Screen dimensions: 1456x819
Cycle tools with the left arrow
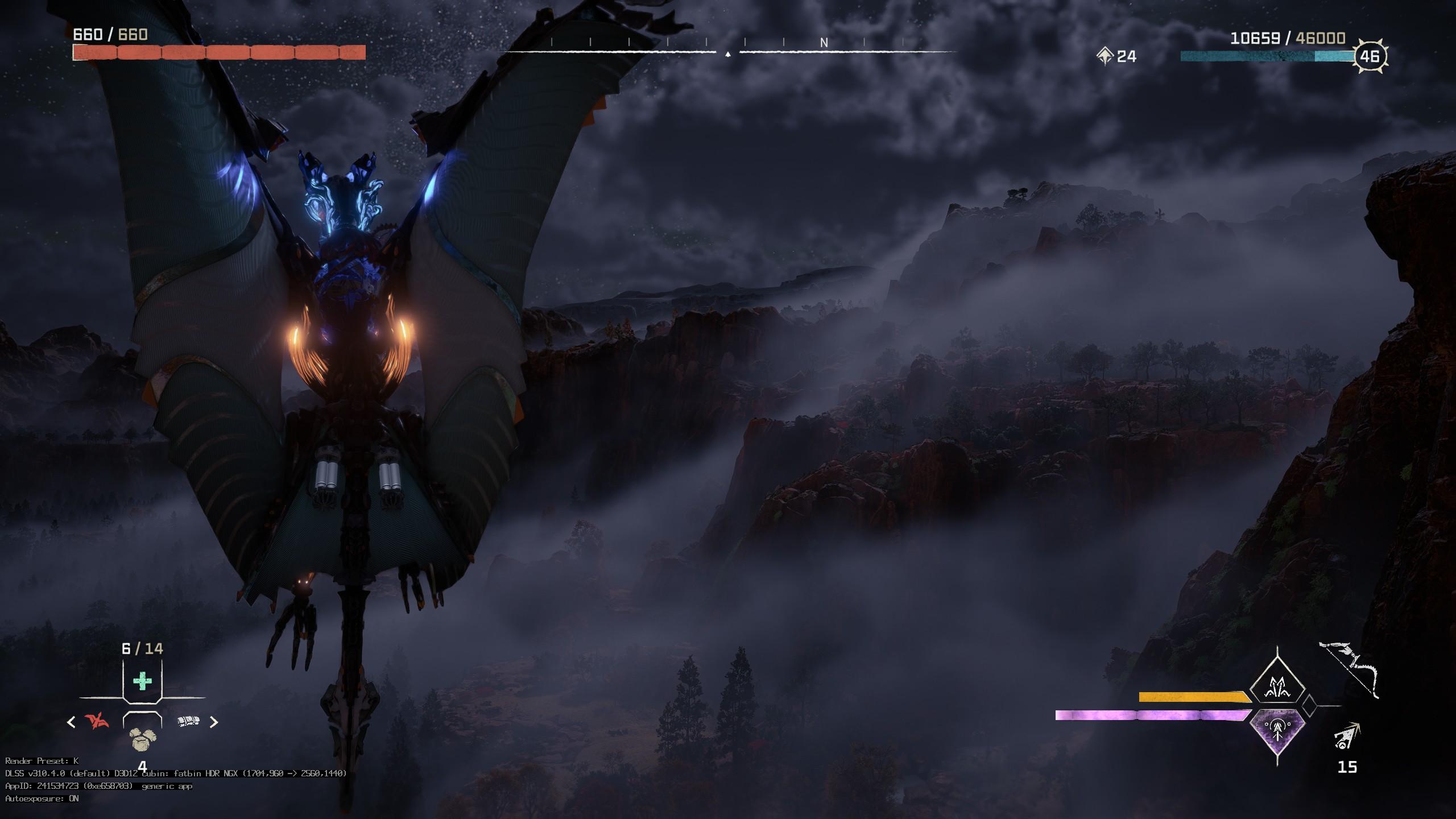[71, 722]
